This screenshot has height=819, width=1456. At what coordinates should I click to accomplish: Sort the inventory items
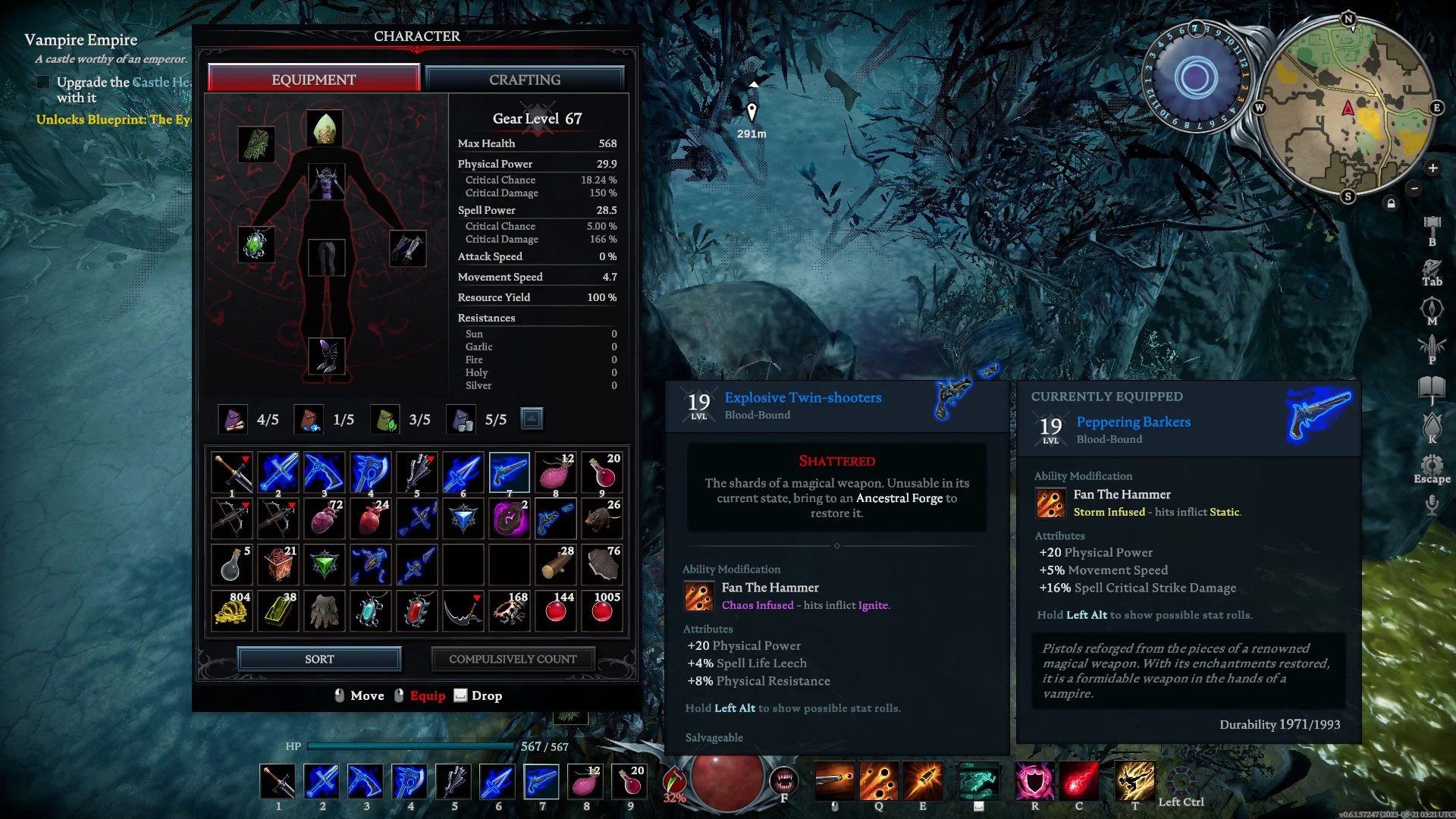point(319,659)
